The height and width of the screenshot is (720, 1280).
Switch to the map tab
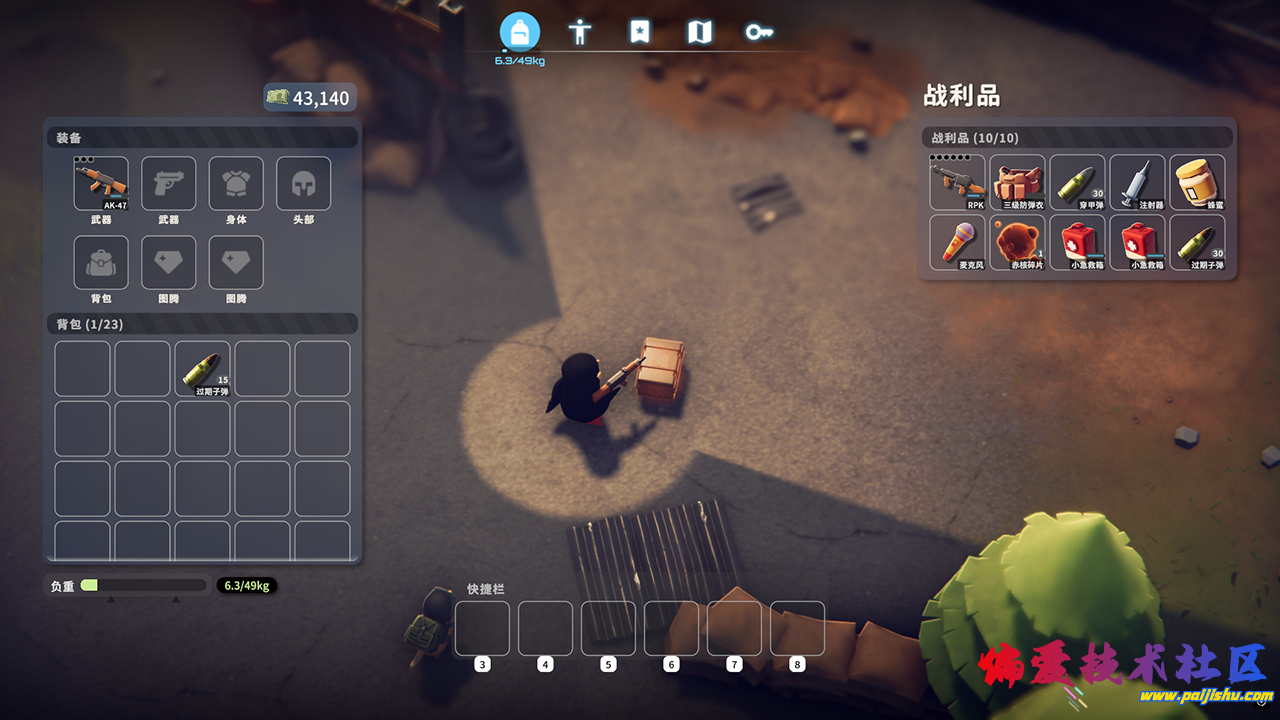click(699, 32)
